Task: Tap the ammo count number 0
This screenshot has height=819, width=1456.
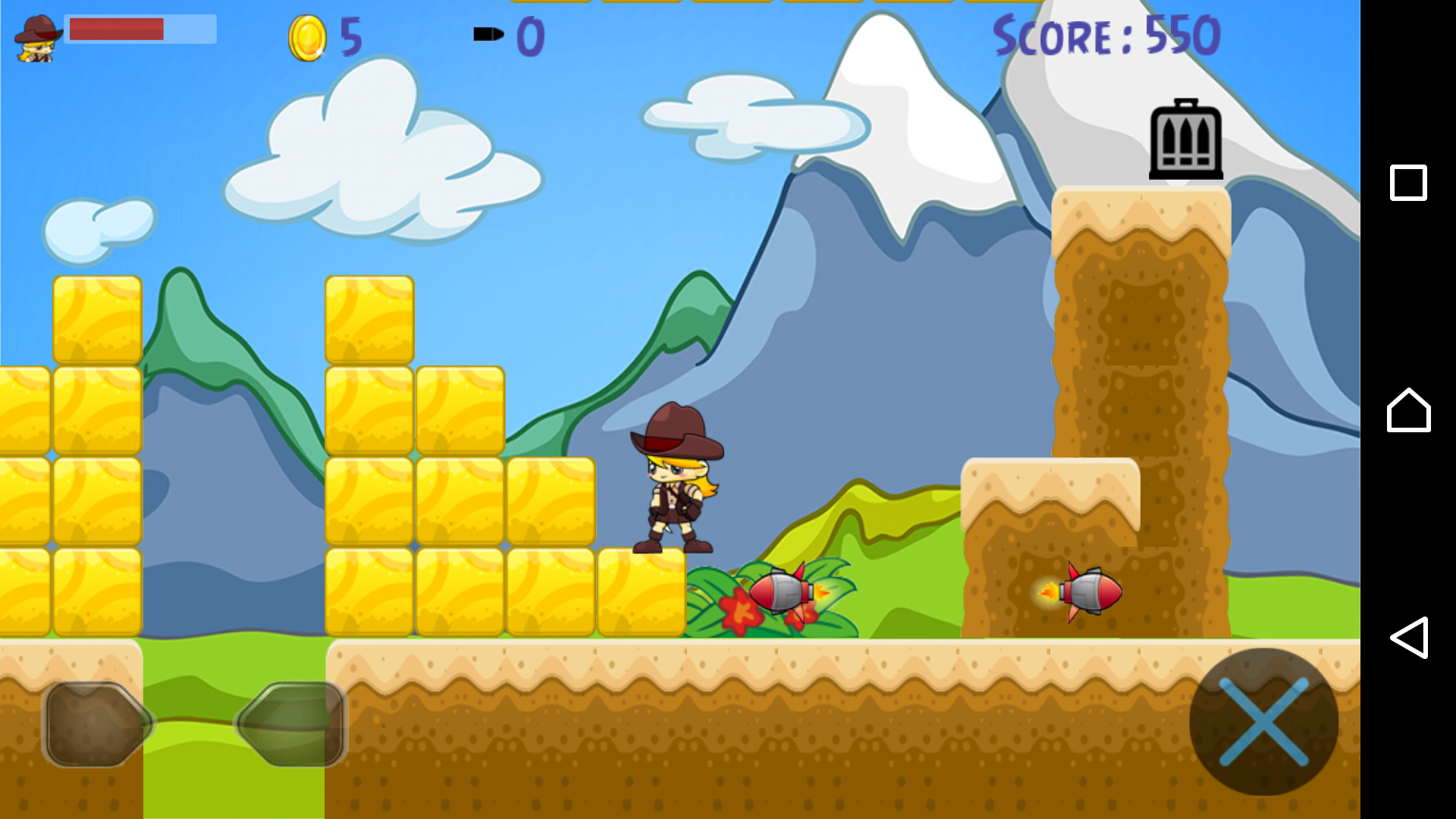Action: coord(531,34)
